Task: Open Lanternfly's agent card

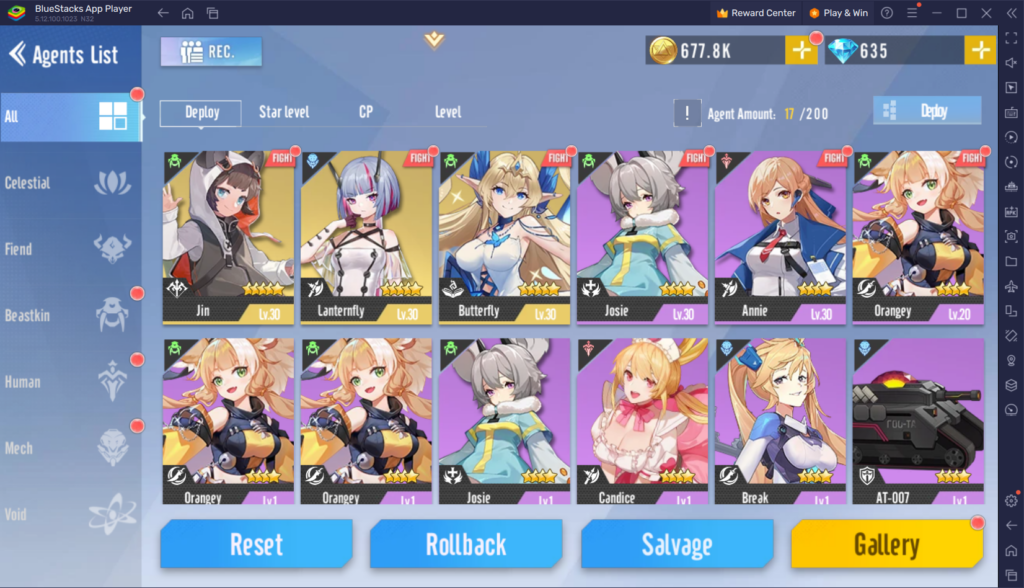Action: (x=366, y=237)
